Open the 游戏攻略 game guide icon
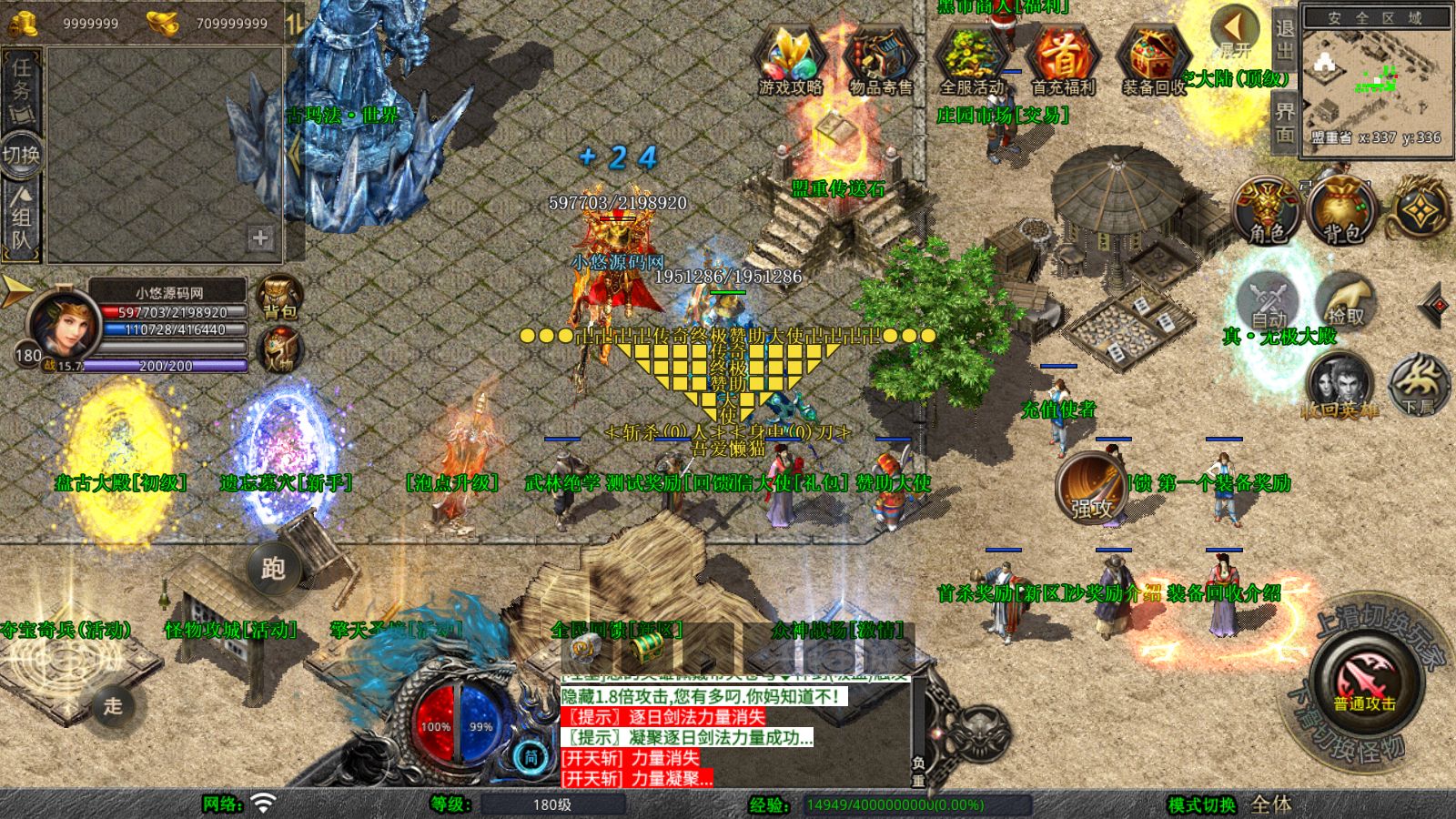This screenshot has width=1456, height=819. point(790,60)
